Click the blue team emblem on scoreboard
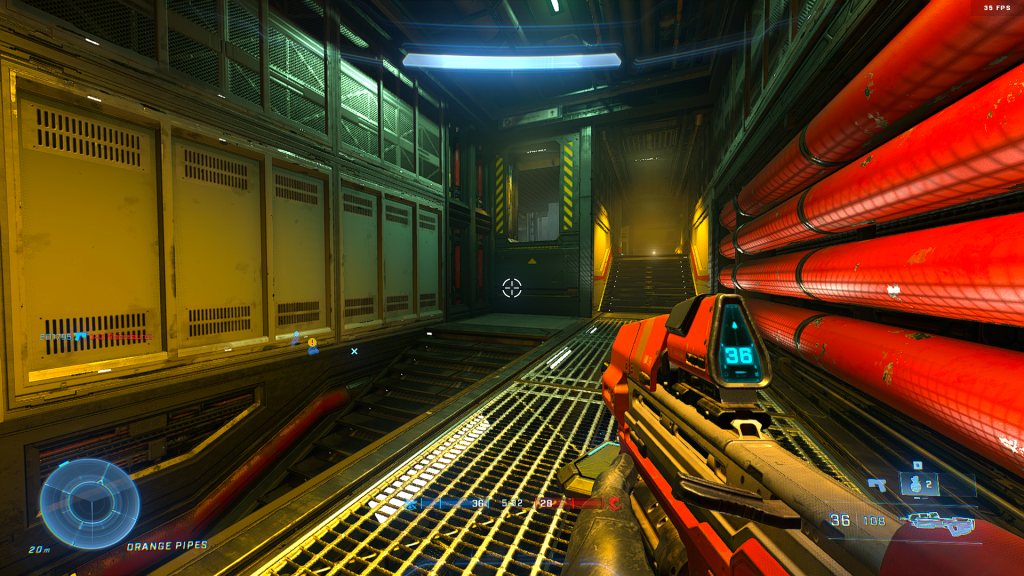This screenshot has height=576, width=1024. (411, 505)
